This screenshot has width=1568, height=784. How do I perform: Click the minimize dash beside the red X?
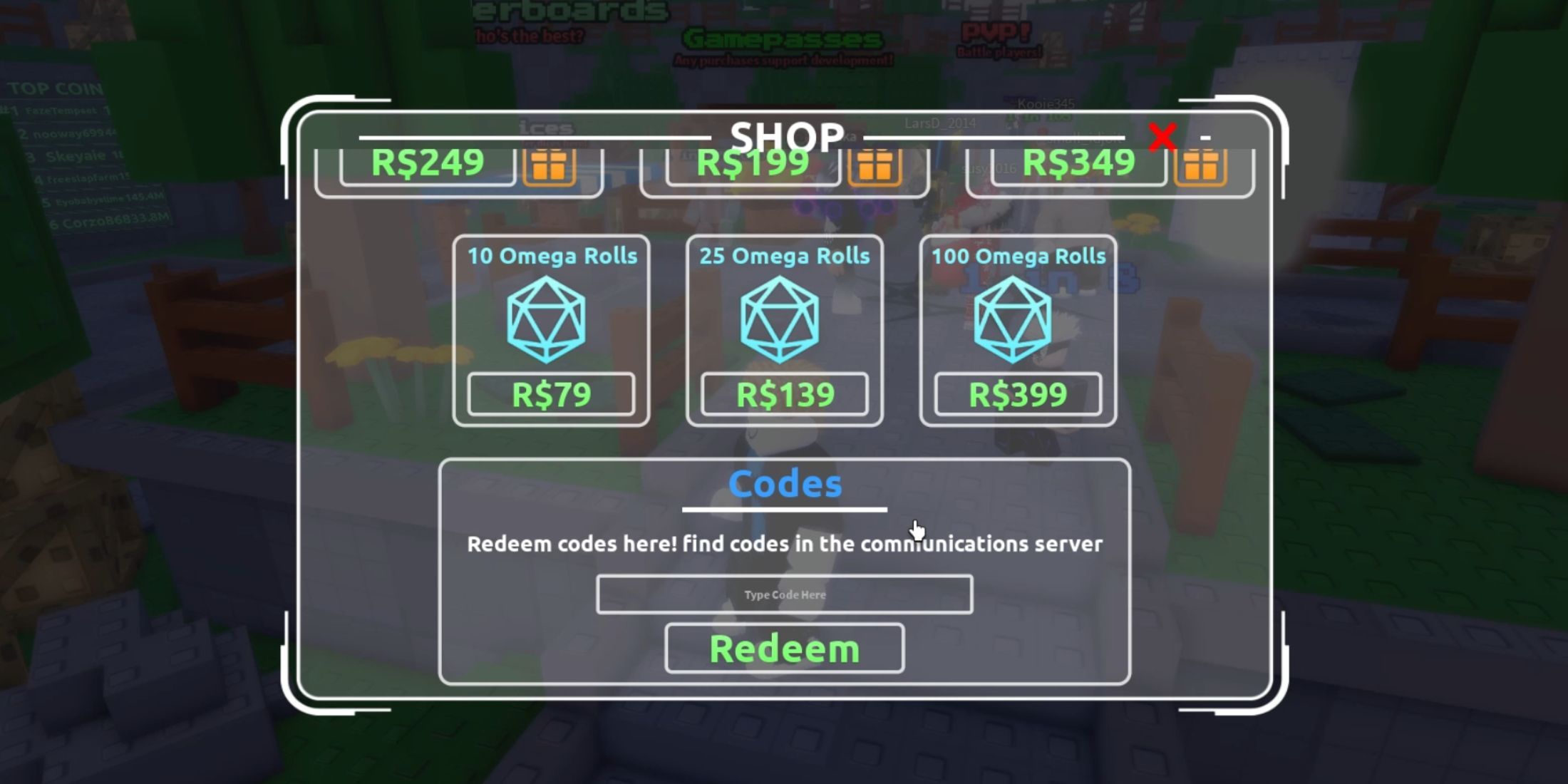[1205, 139]
